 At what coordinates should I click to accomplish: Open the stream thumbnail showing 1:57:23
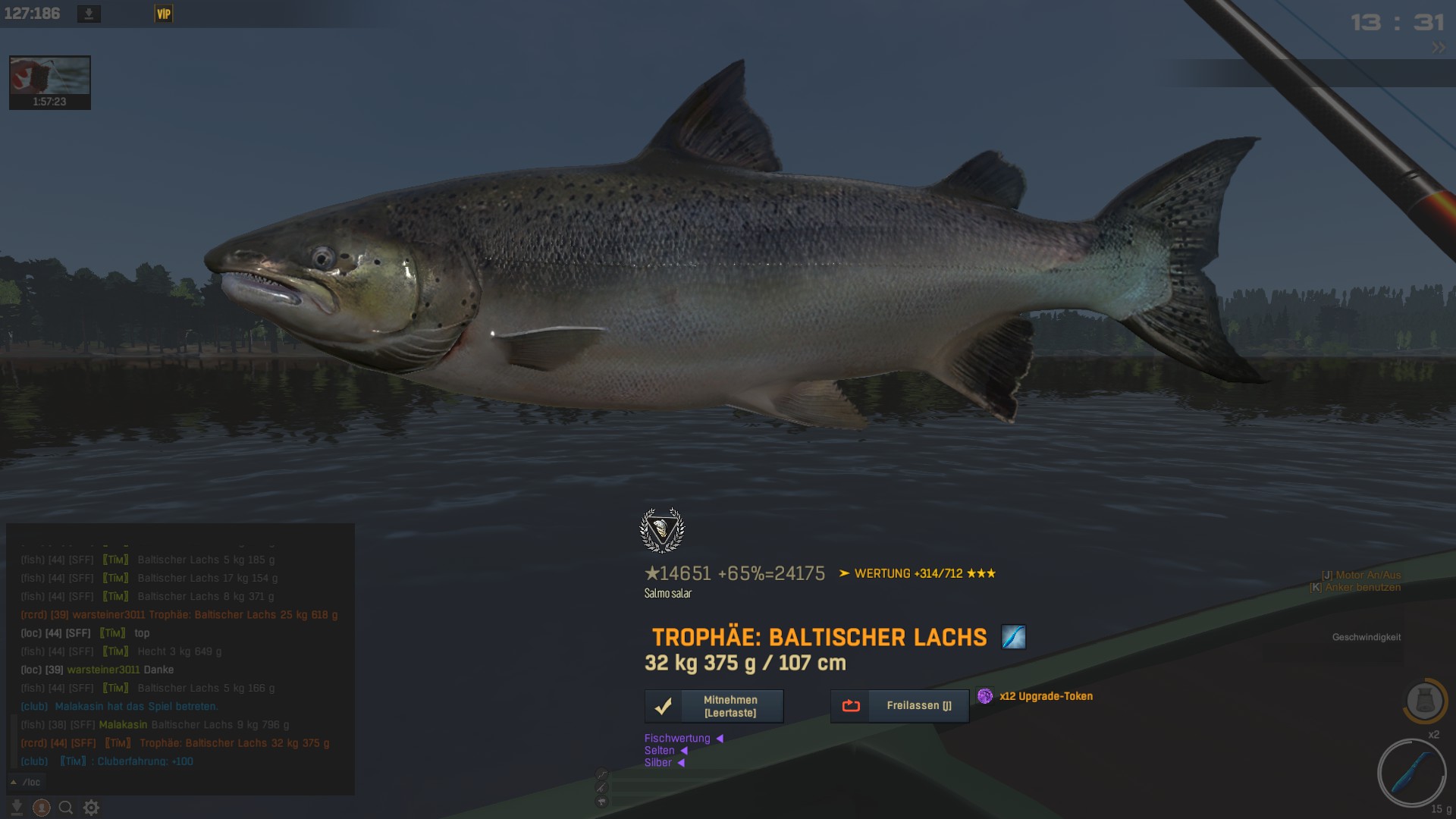point(50,82)
